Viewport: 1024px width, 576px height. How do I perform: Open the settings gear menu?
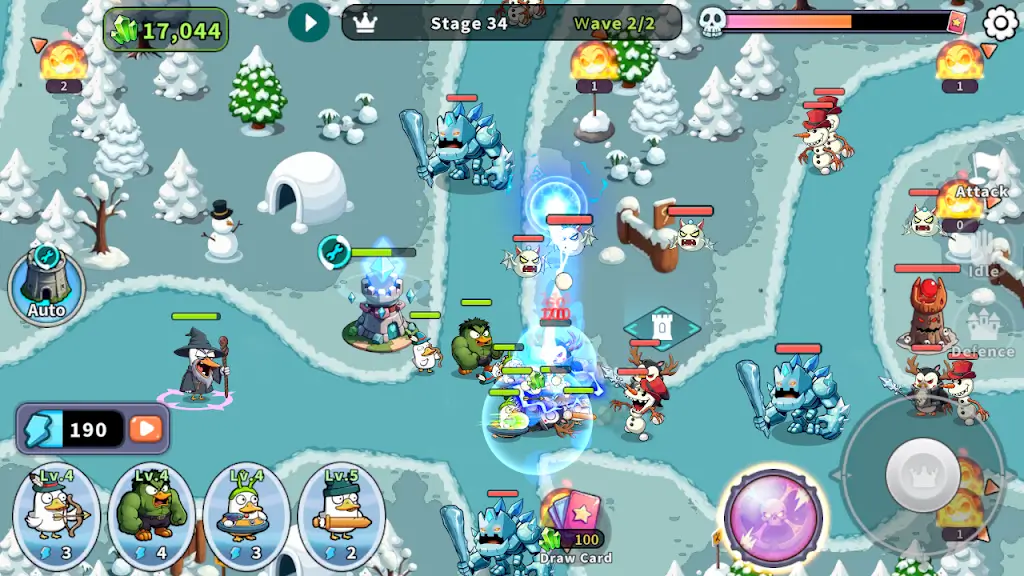click(x=1000, y=22)
